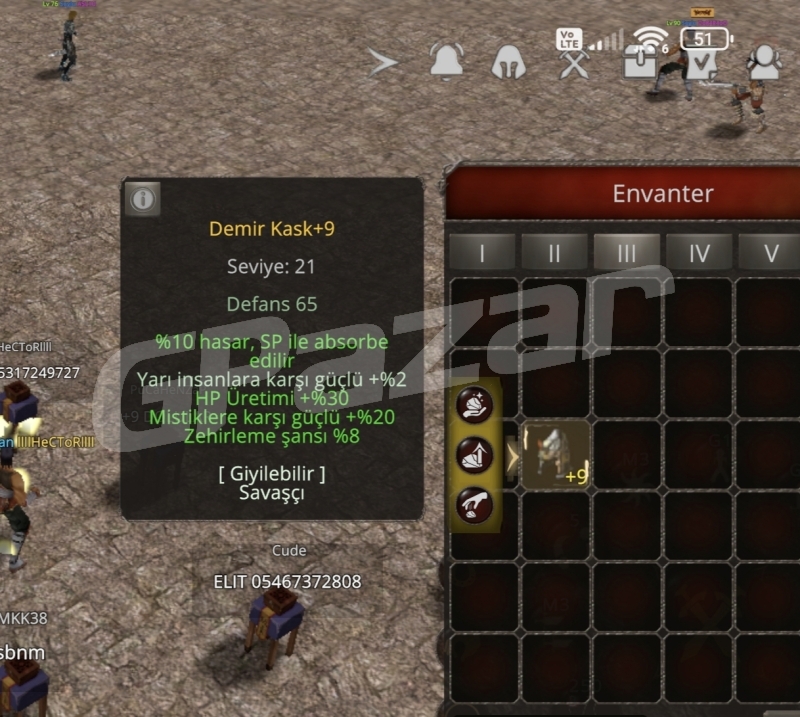Image resolution: width=800 pixels, height=717 pixels.
Task: Click the arrow-shaped icon in the top bar
Action: coord(383,63)
